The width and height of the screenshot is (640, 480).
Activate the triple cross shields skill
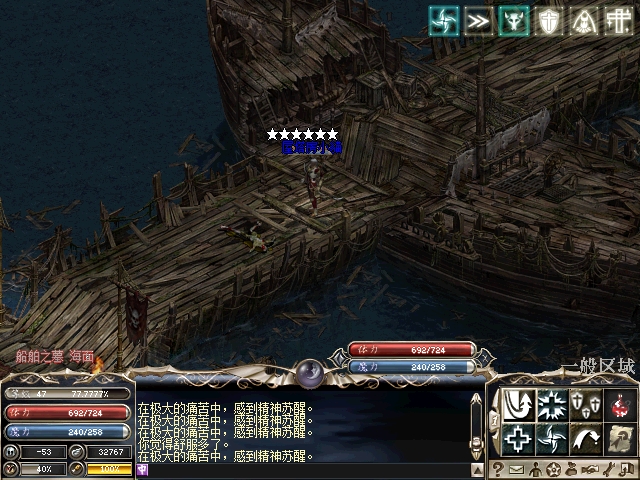585,404
